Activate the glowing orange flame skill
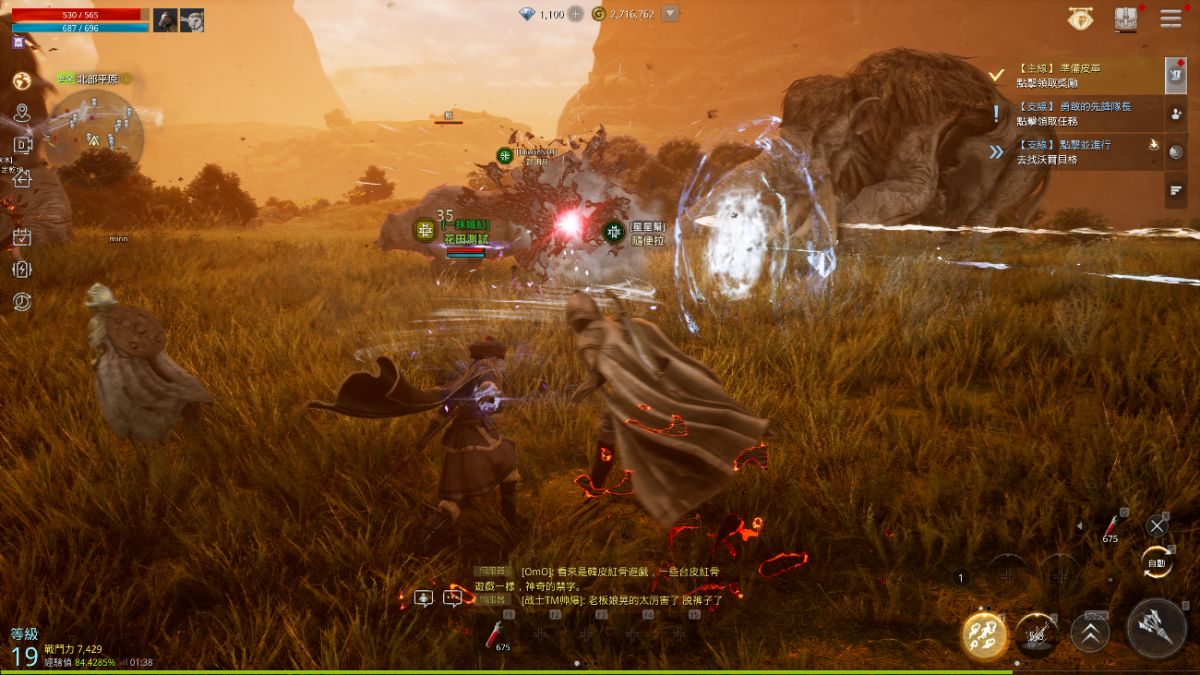 (x=984, y=633)
